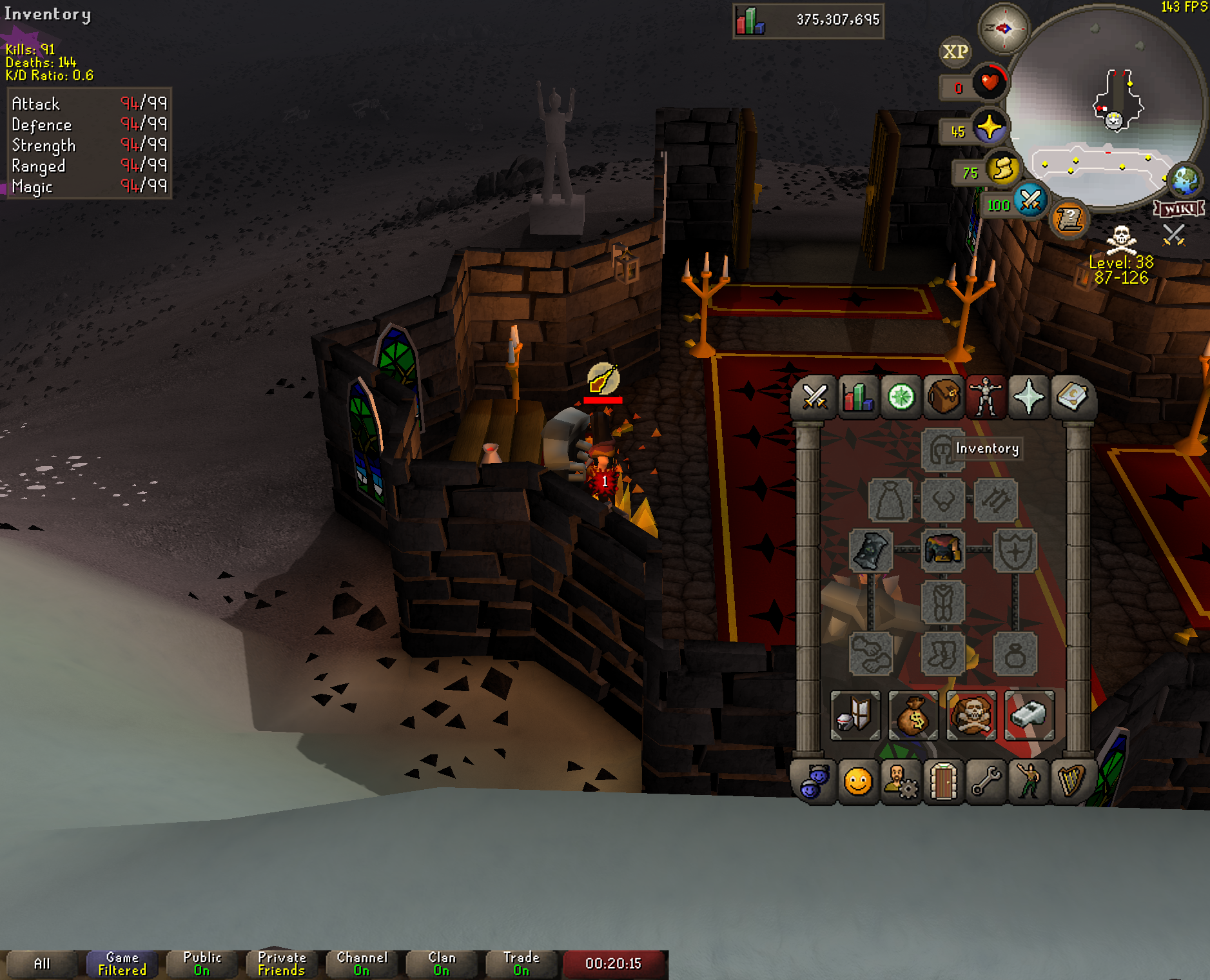
Task: View equipment stats button
Action: [x=855, y=715]
